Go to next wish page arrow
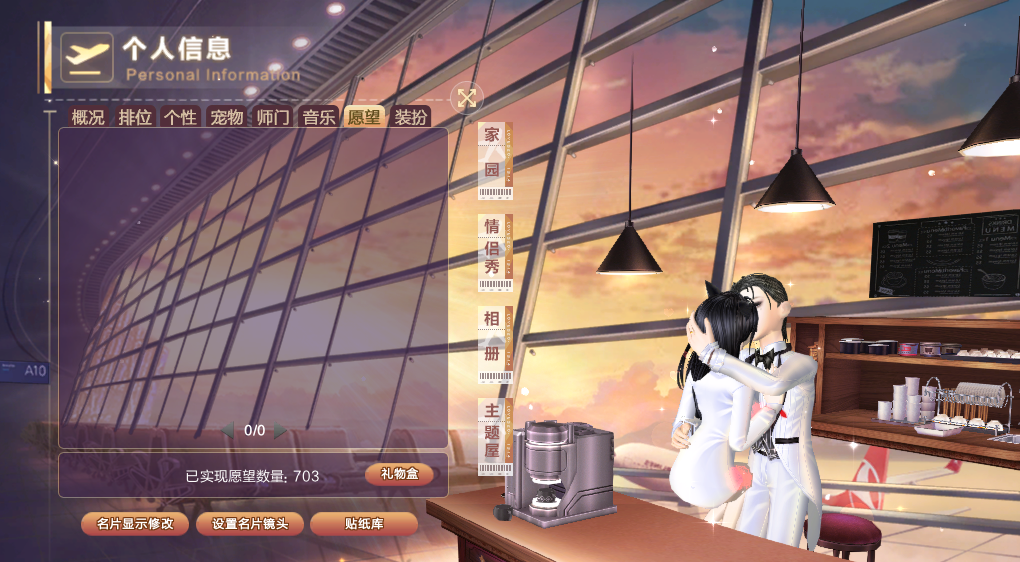Screen dimensions: 1020x562 pyautogui.click(x=281, y=430)
